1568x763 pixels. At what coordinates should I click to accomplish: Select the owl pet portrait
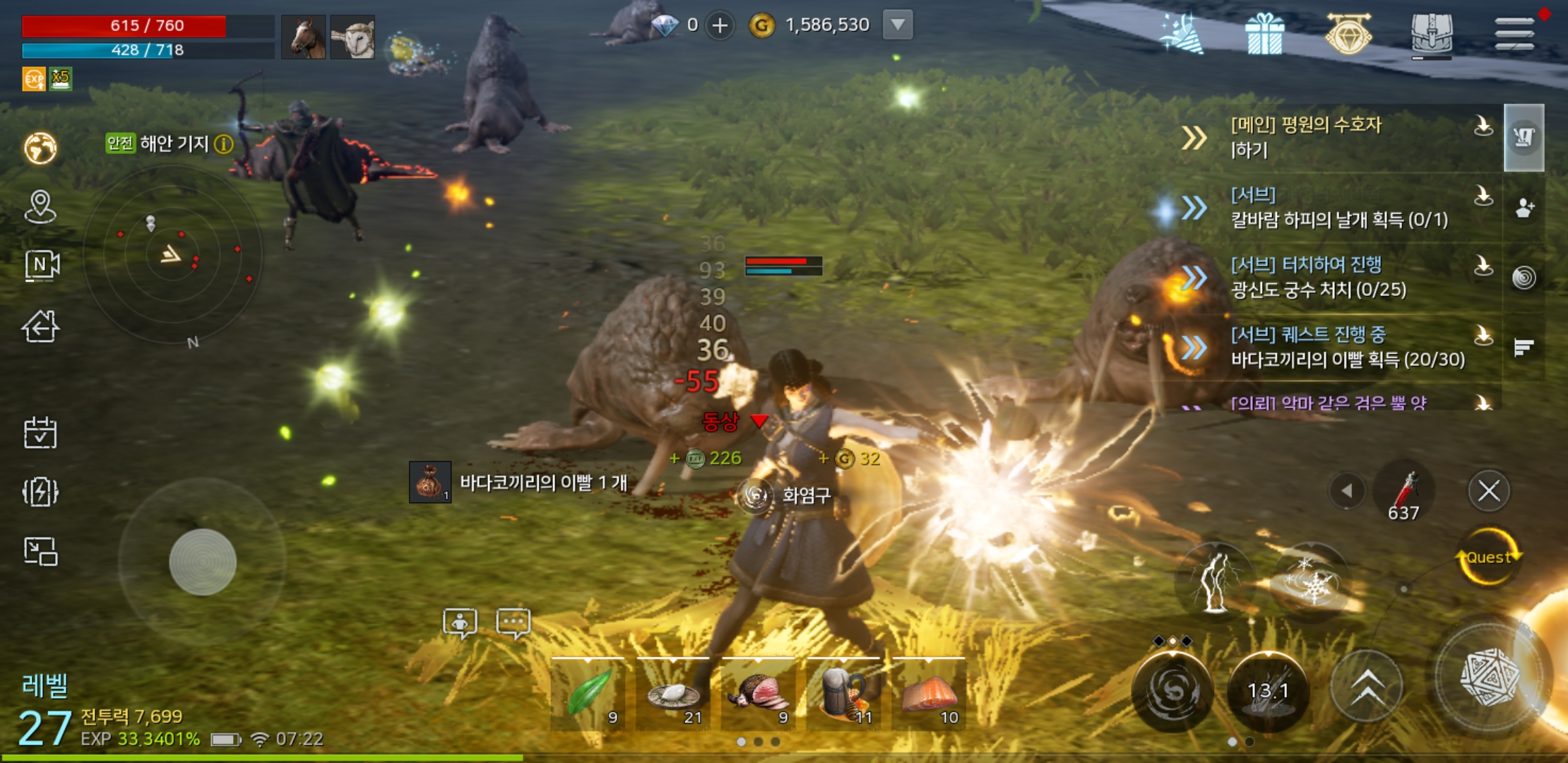[352, 37]
